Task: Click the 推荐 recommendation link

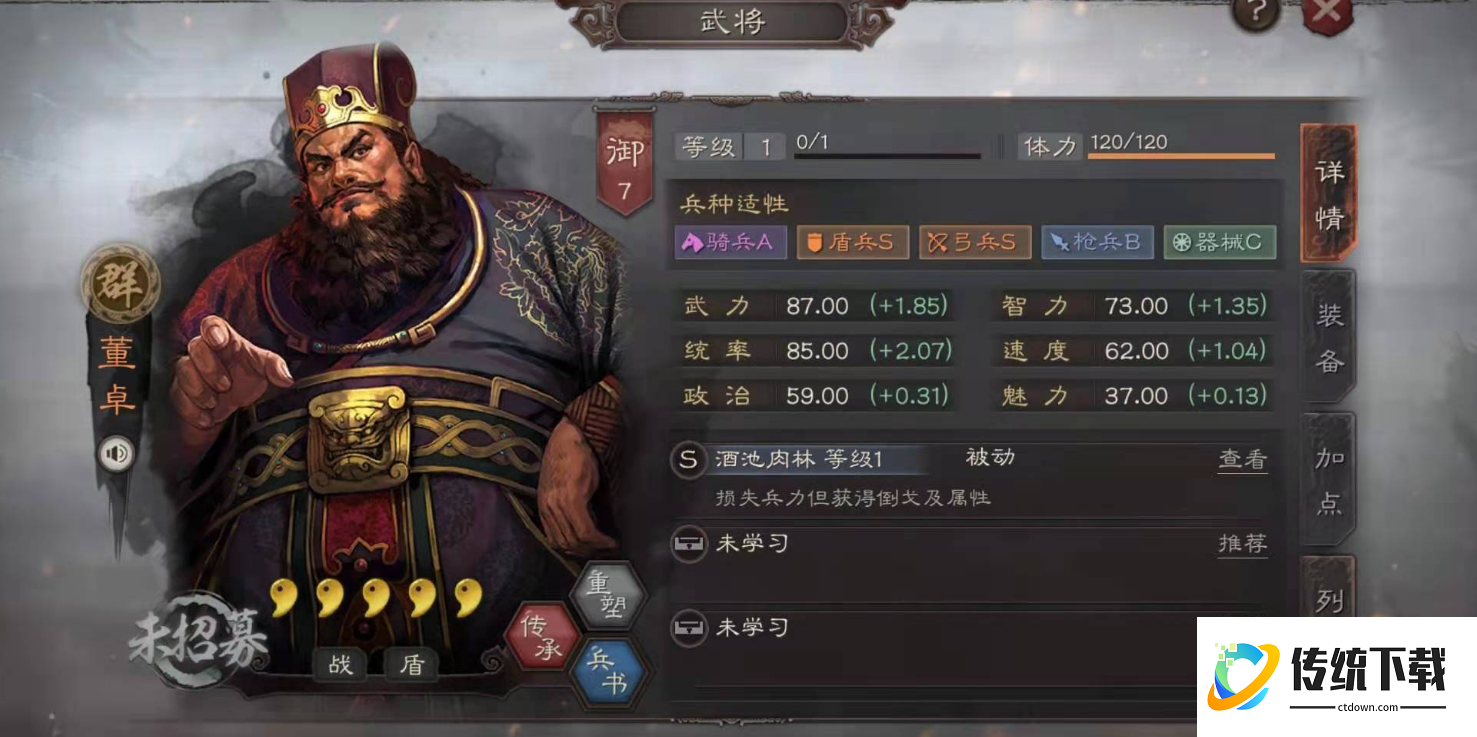Action: coord(1242,544)
